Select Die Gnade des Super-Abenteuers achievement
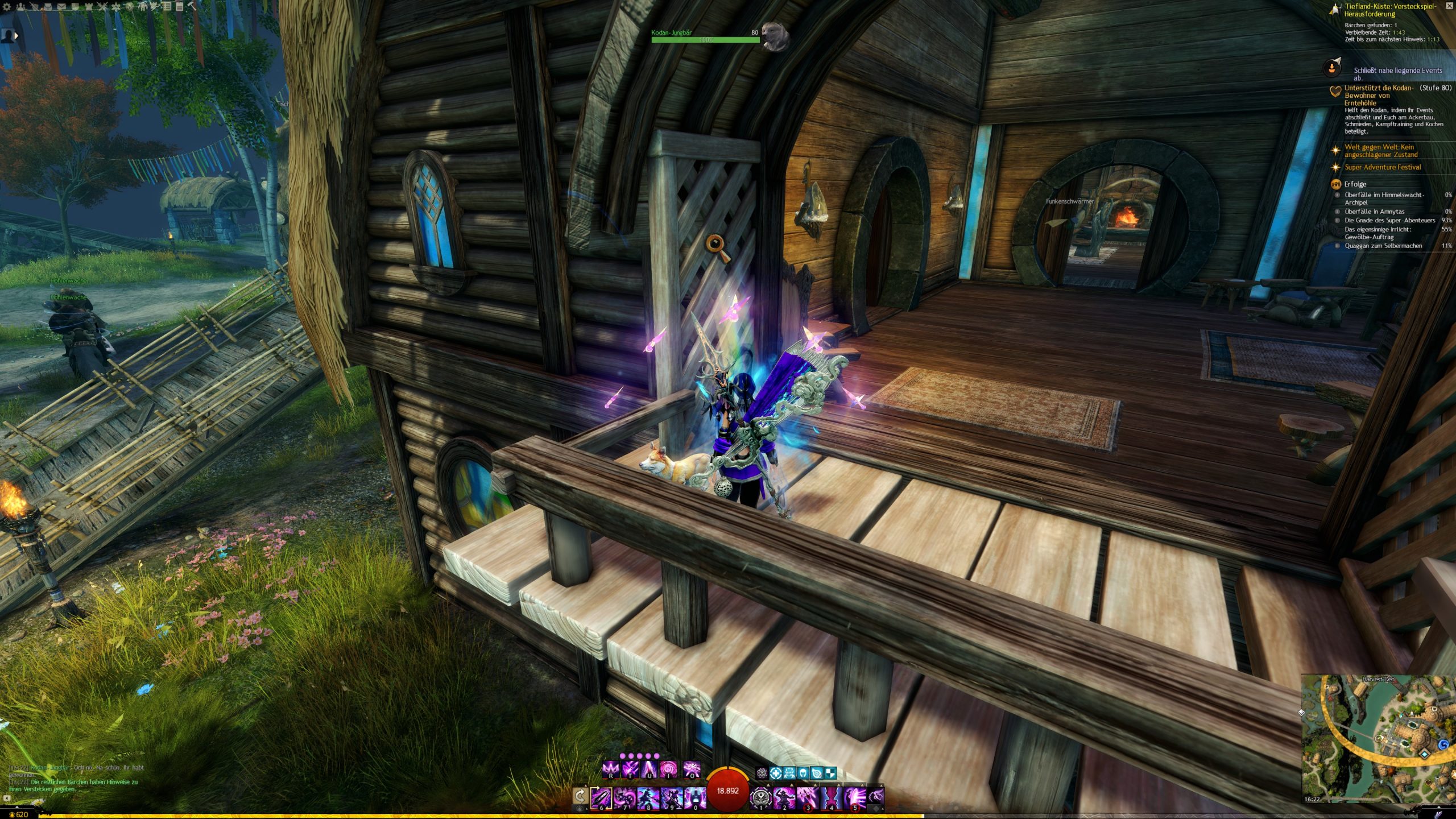Viewport: 1456px width, 819px height. 1389,220
